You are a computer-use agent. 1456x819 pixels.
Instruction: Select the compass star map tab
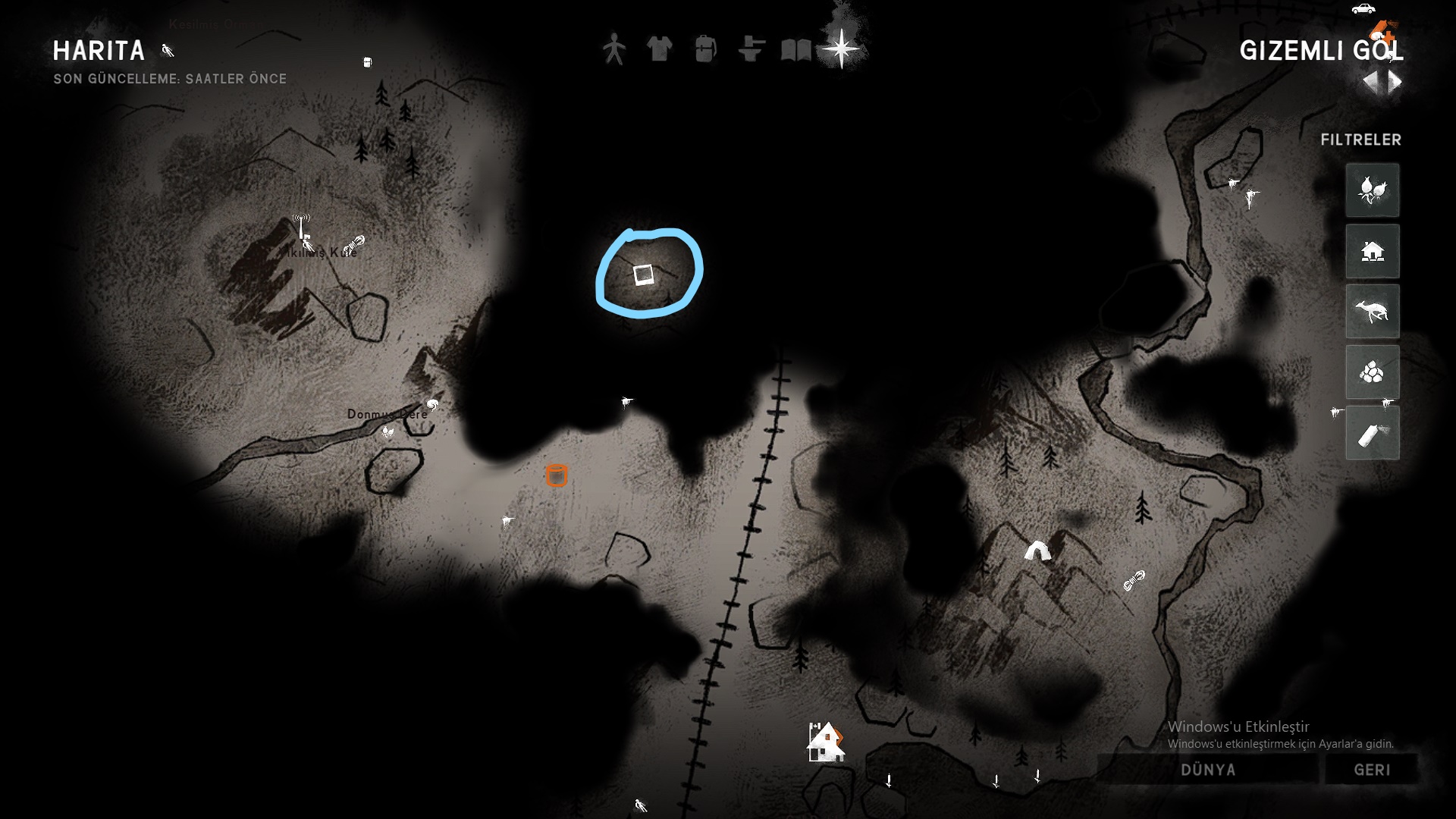843,49
